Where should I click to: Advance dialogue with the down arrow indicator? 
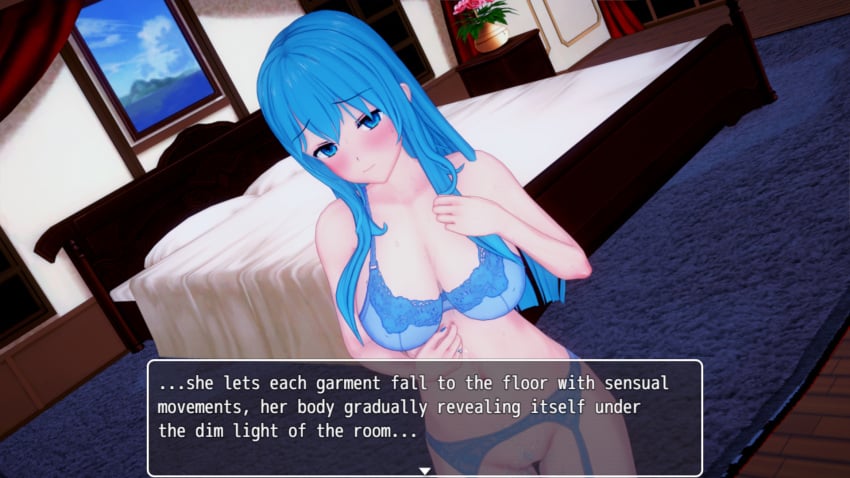(x=424, y=469)
